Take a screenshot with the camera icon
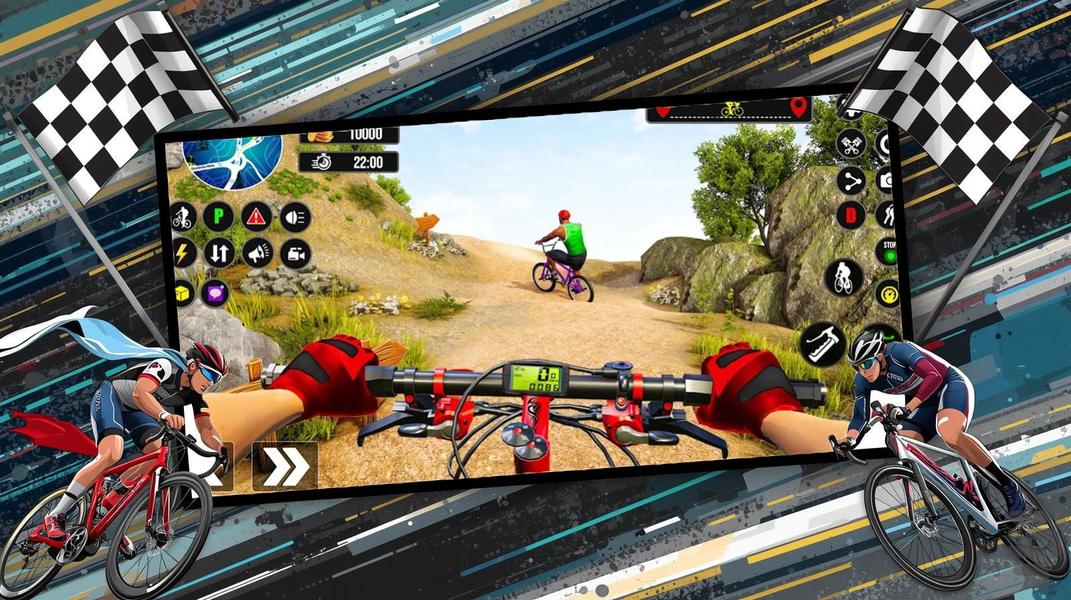Viewport: 1071px width, 600px height. pos(886,180)
